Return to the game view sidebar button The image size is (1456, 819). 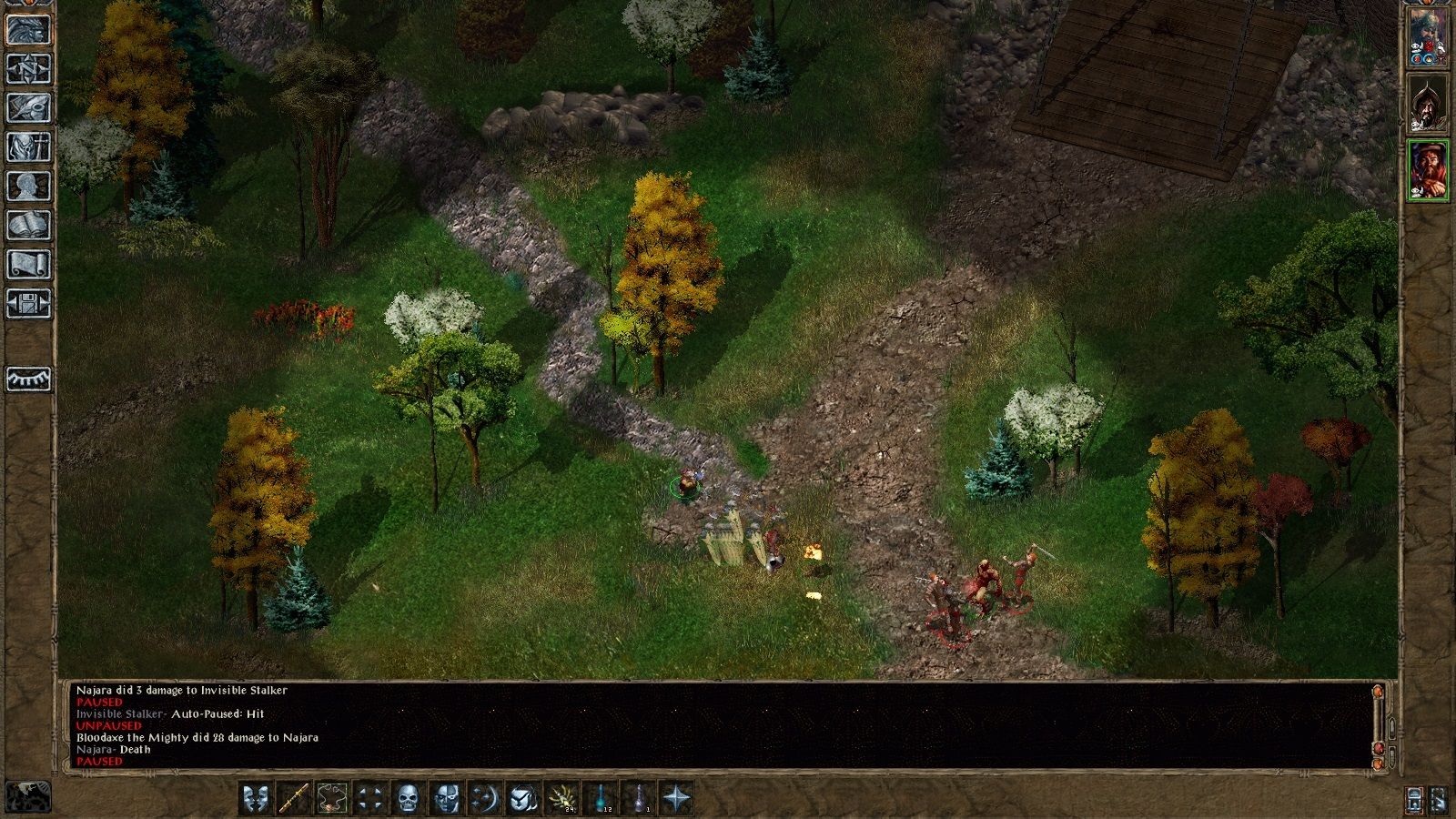point(28,29)
